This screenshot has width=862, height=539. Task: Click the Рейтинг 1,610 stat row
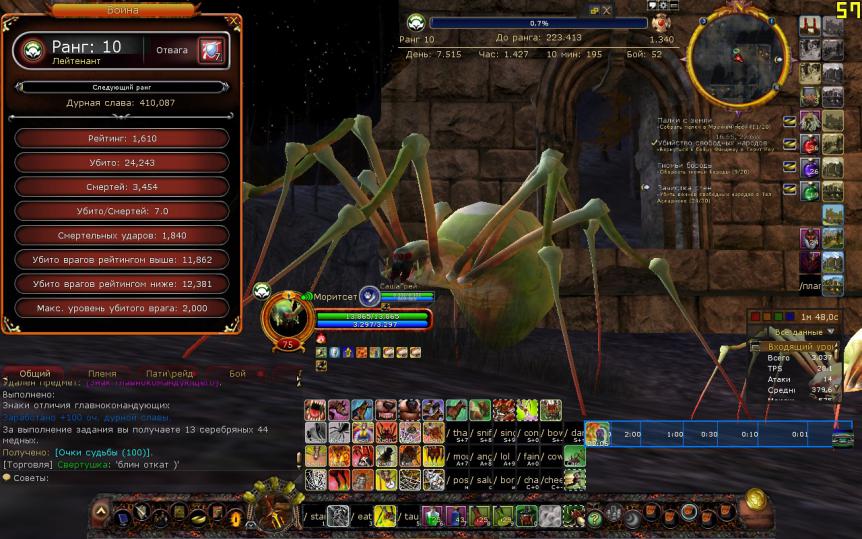pyautogui.click(x=122, y=138)
